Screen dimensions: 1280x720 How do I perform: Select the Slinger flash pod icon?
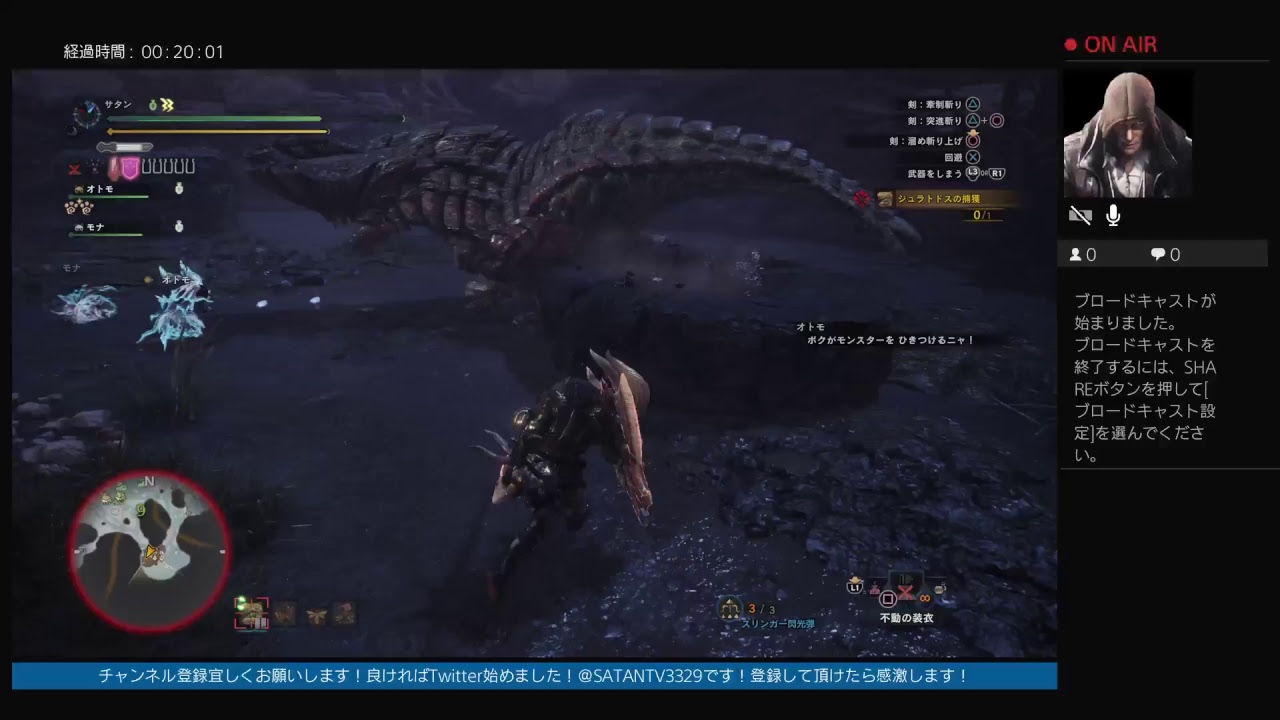pyautogui.click(x=730, y=607)
